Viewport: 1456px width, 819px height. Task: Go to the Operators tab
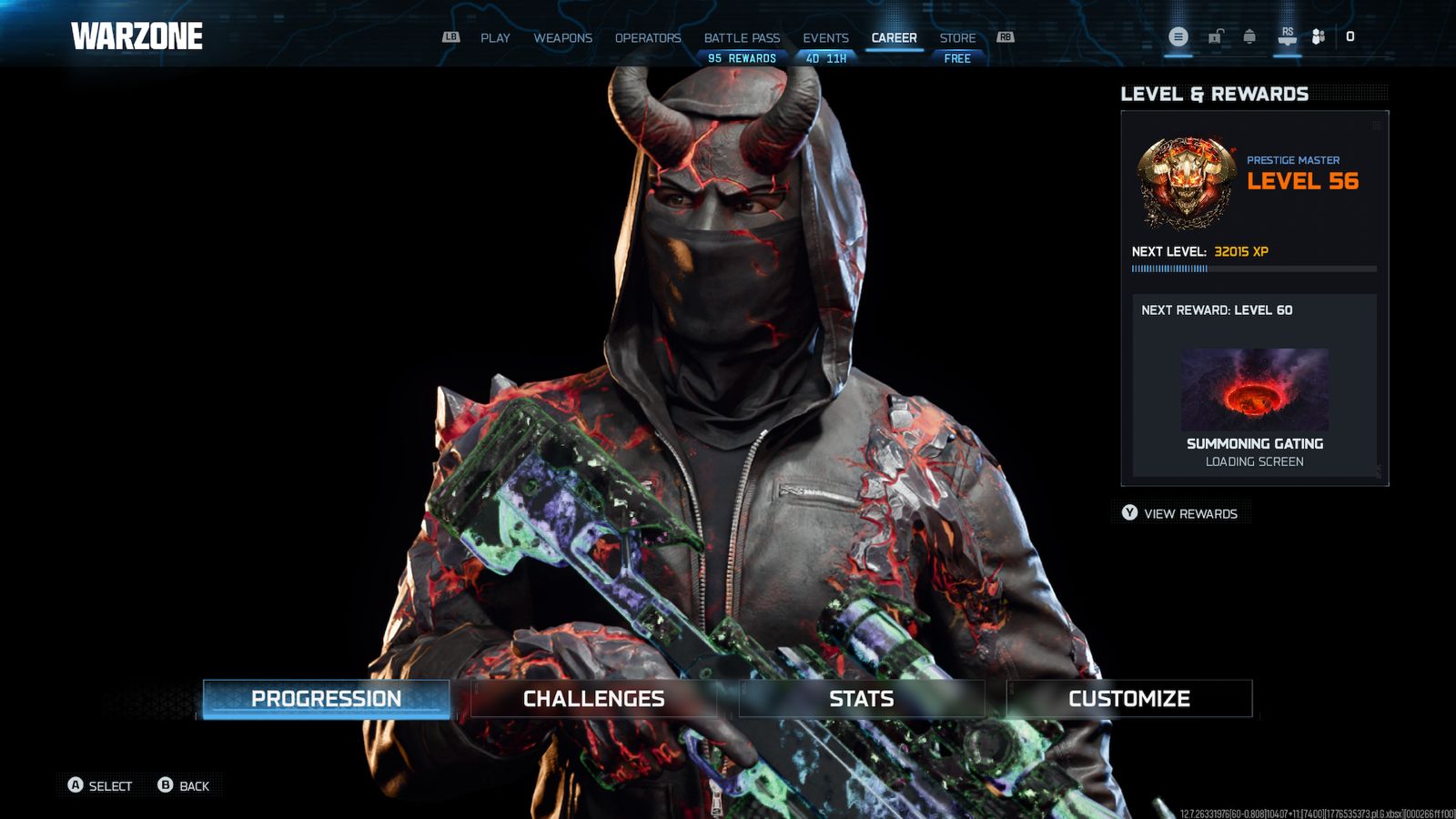[647, 38]
